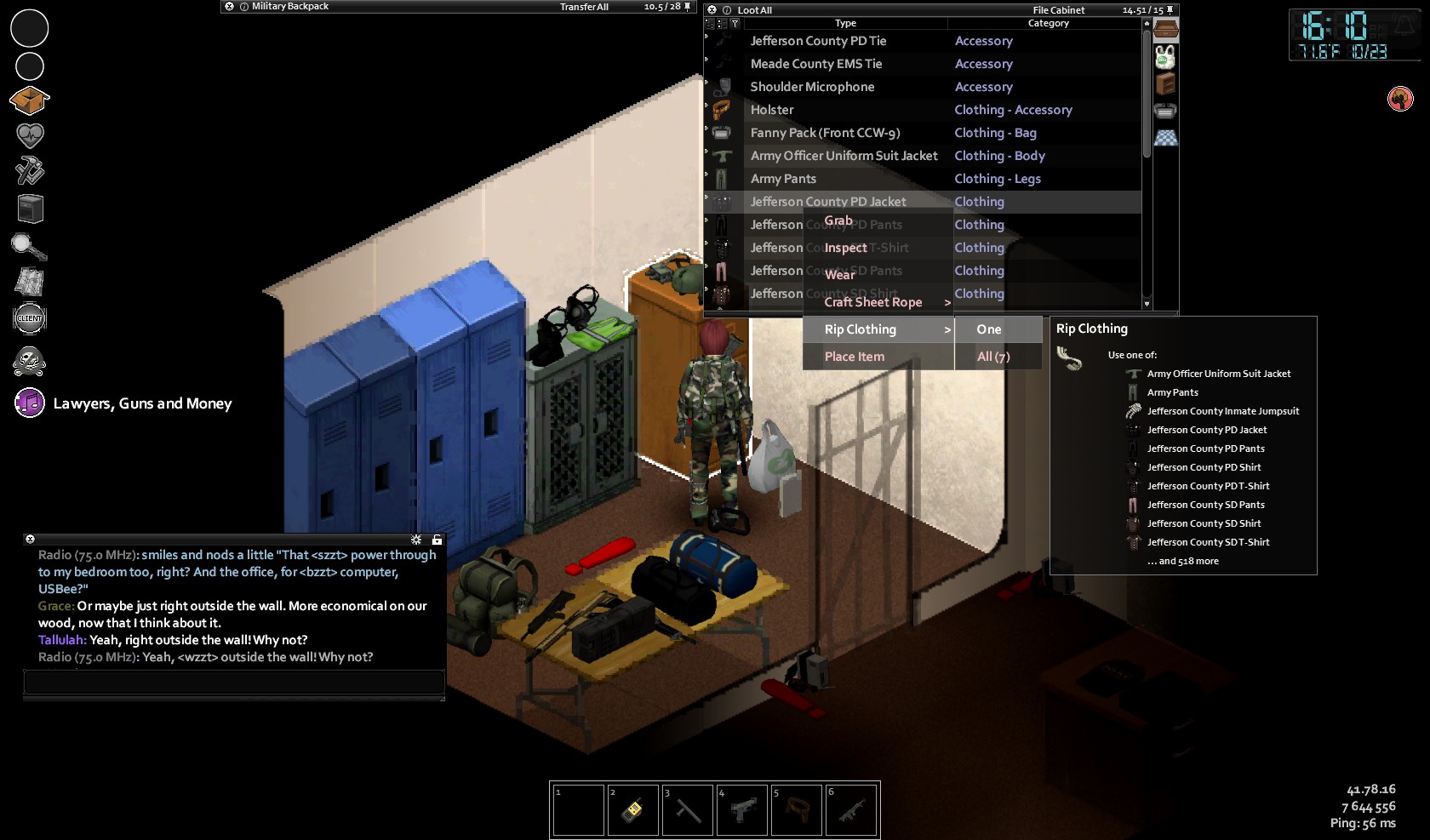The height and width of the screenshot is (840, 1430).
Task: Open the inventory box icon
Action: pyautogui.click(x=29, y=100)
